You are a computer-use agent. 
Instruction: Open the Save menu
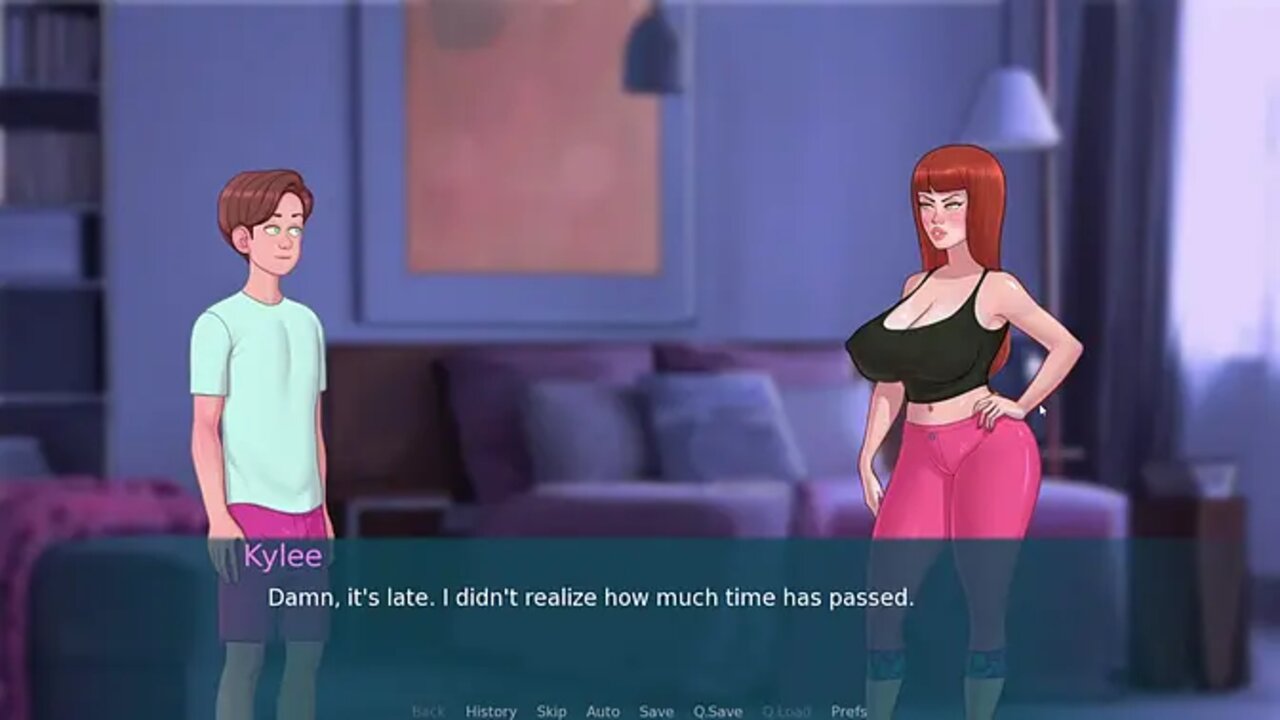pyautogui.click(x=656, y=711)
